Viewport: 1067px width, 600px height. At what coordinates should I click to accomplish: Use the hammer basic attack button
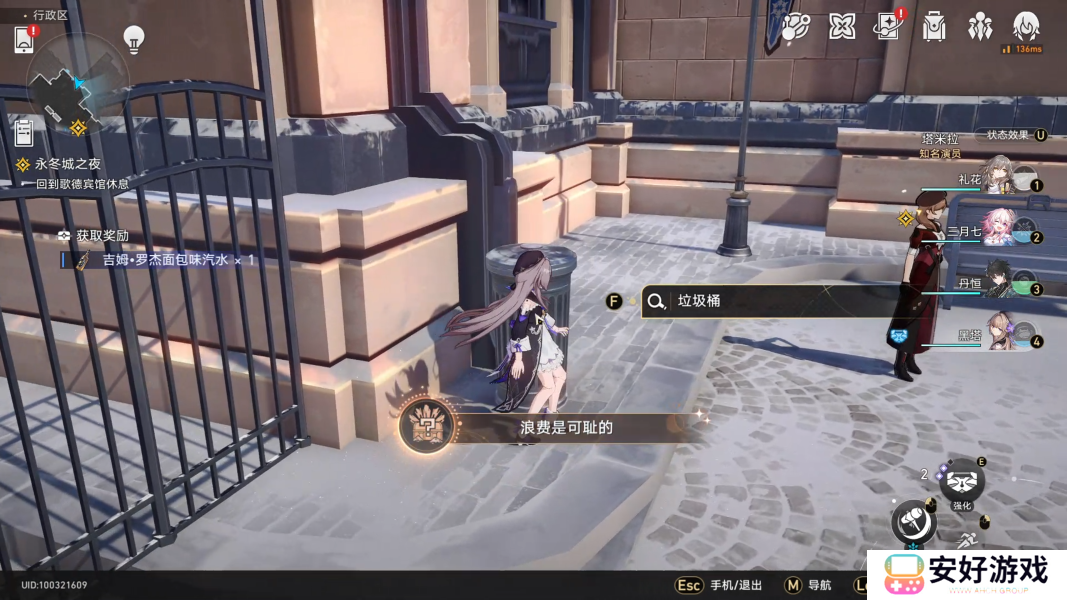coord(912,520)
